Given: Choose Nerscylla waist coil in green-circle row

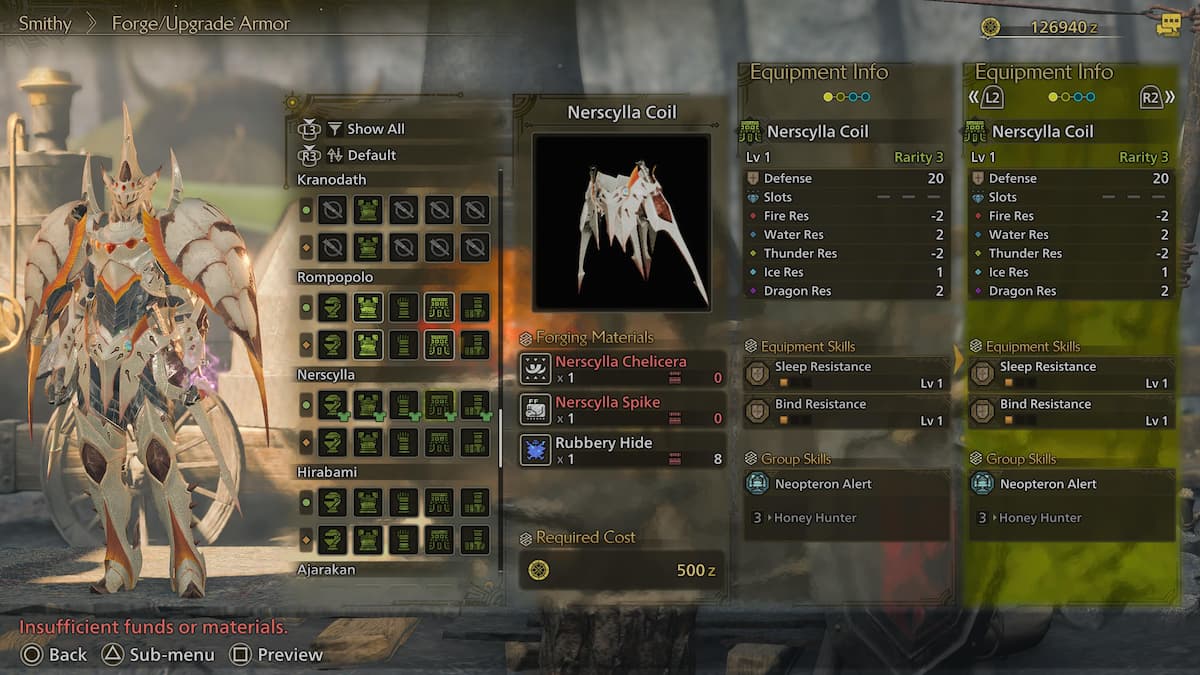Looking at the screenshot, I should (439, 404).
